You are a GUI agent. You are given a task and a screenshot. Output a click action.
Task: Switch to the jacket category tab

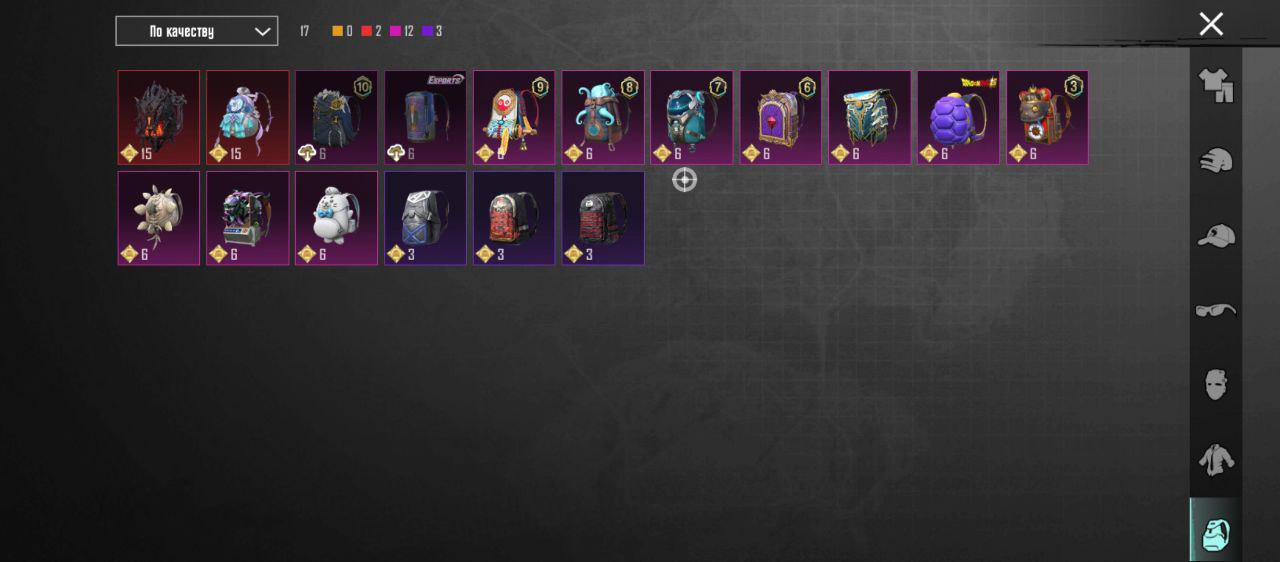coord(1215,459)
